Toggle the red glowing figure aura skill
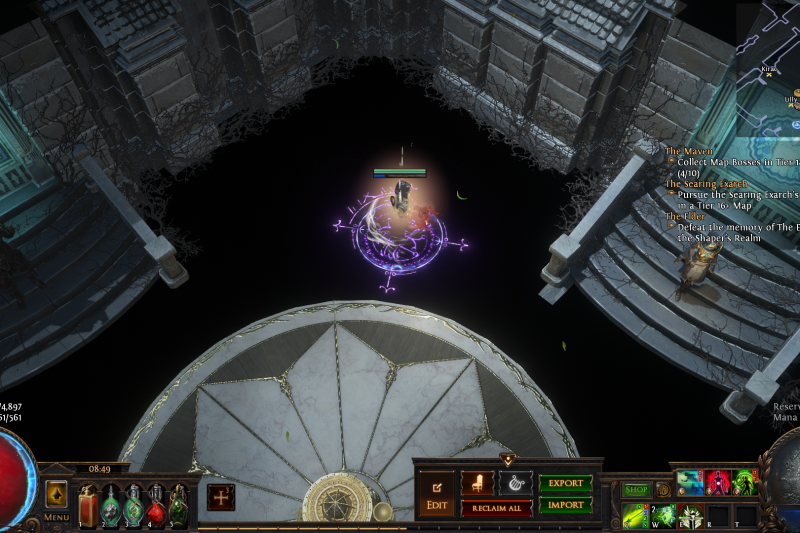 [718, 483]
